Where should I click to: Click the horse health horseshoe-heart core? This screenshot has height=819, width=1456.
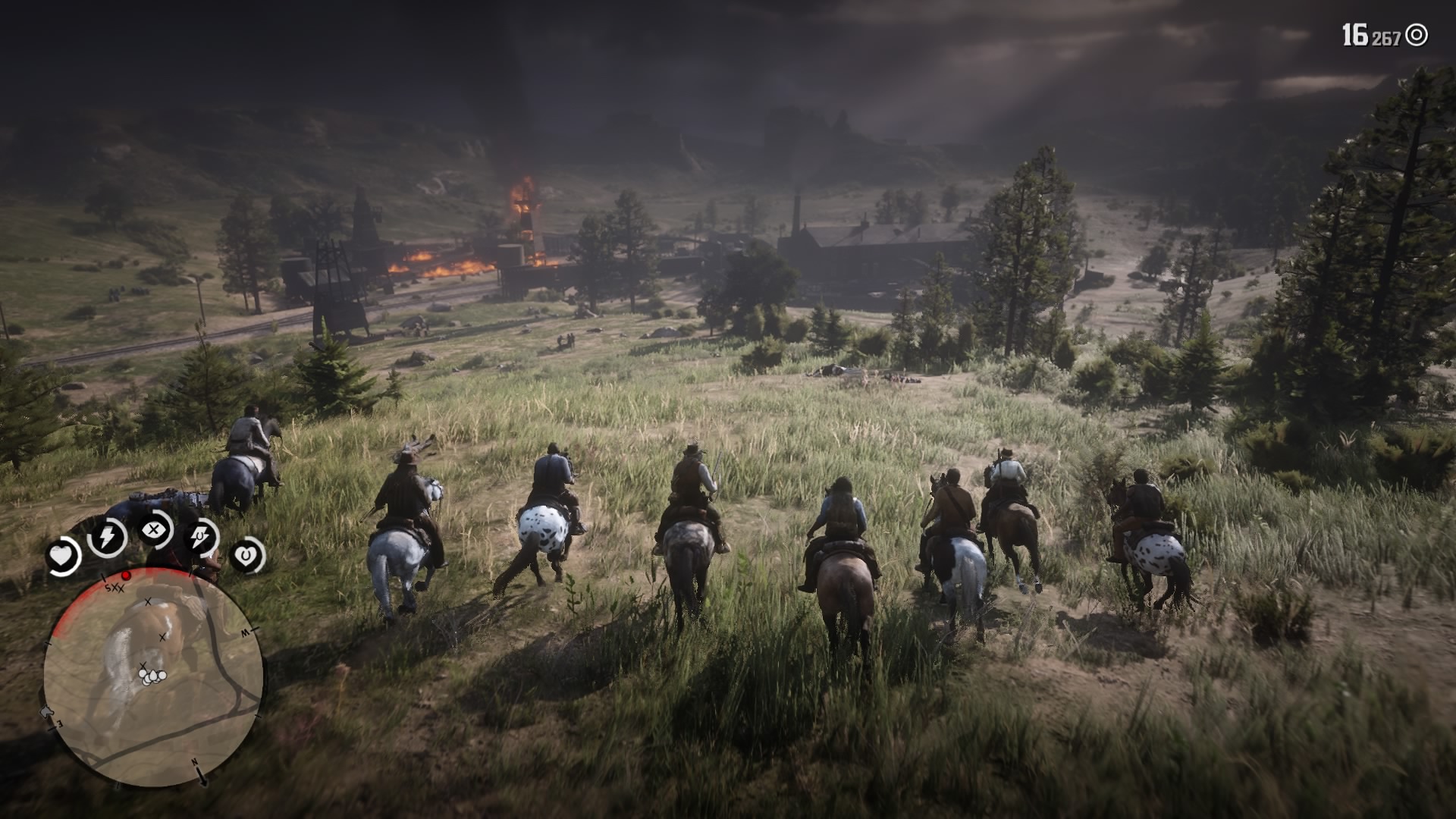[246, 556]
